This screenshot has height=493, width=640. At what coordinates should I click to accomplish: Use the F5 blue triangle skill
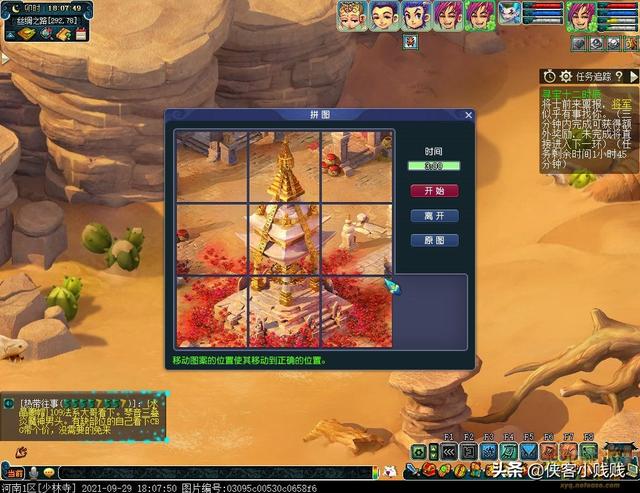pyautogui.click(x=528, y=451)
